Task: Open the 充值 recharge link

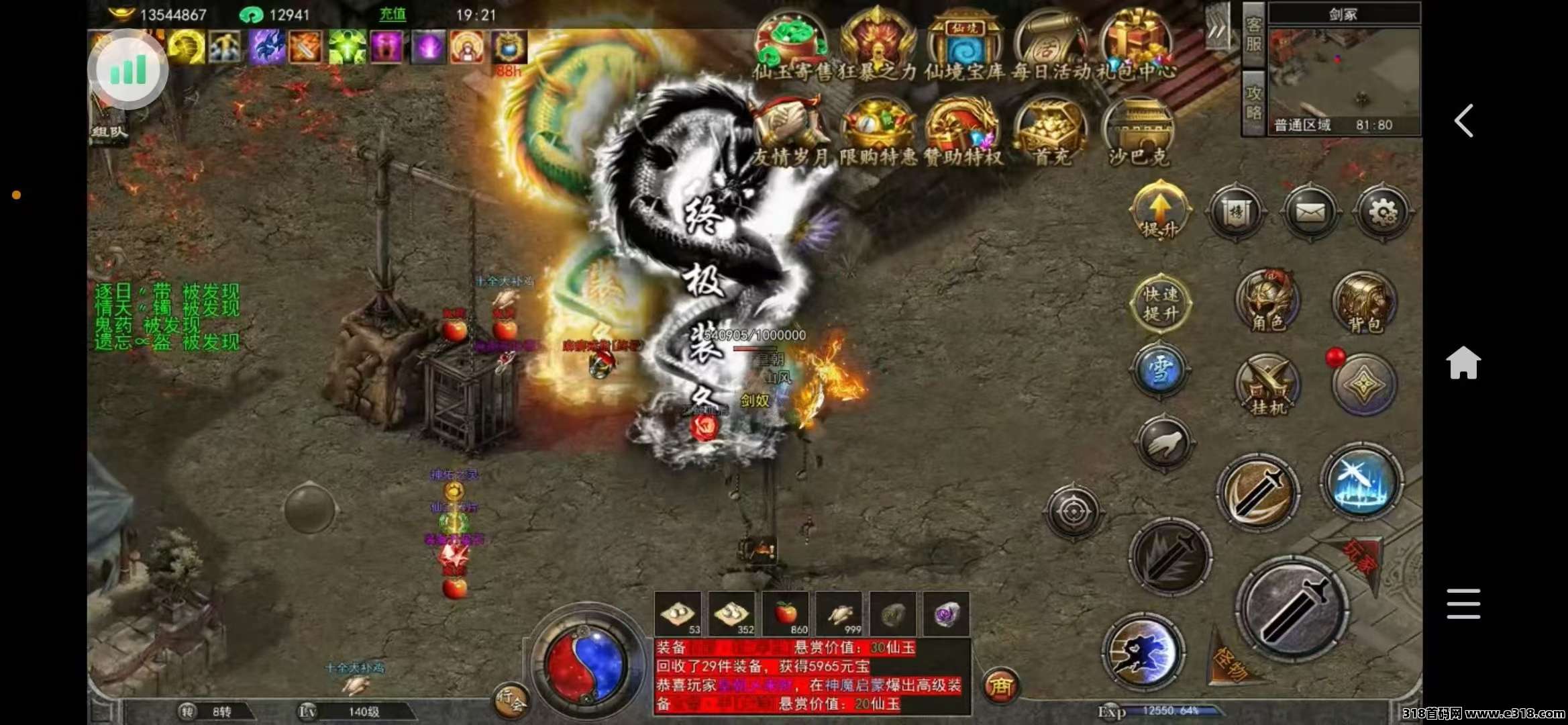Action: tap(391, 15)
